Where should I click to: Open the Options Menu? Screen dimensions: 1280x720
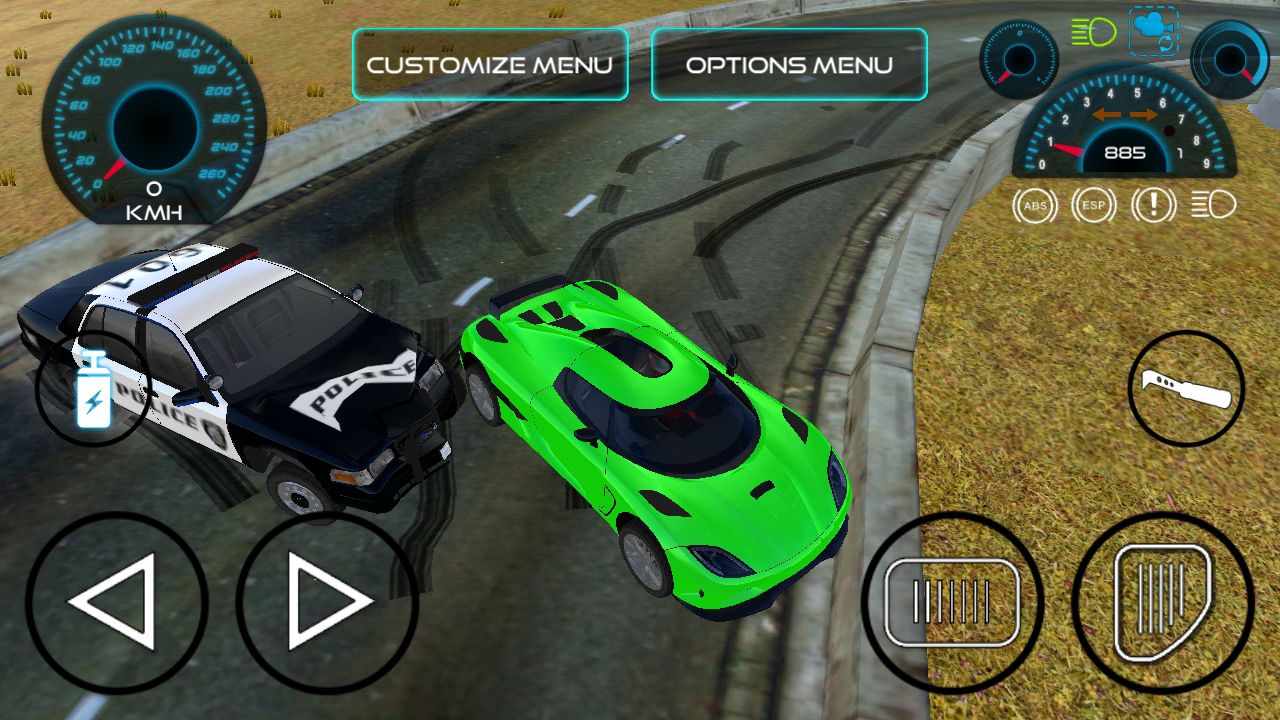tap(789, 65)
